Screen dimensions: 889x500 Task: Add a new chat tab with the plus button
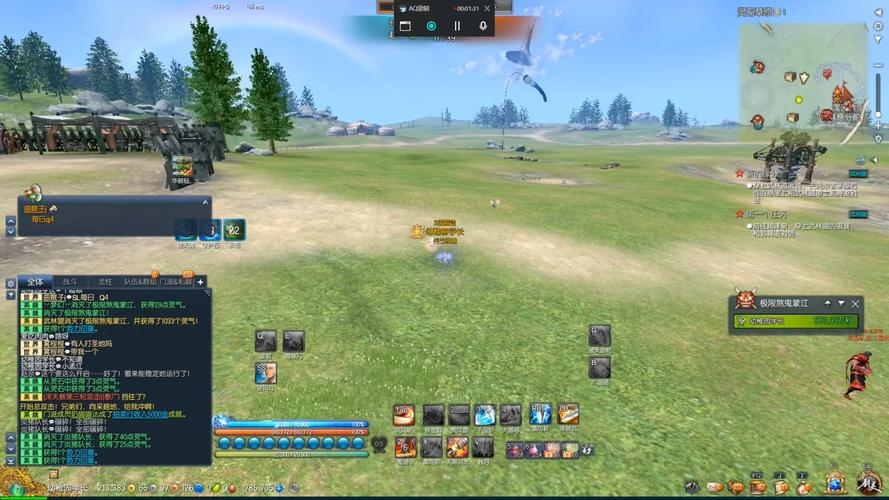tap(200, 282)
